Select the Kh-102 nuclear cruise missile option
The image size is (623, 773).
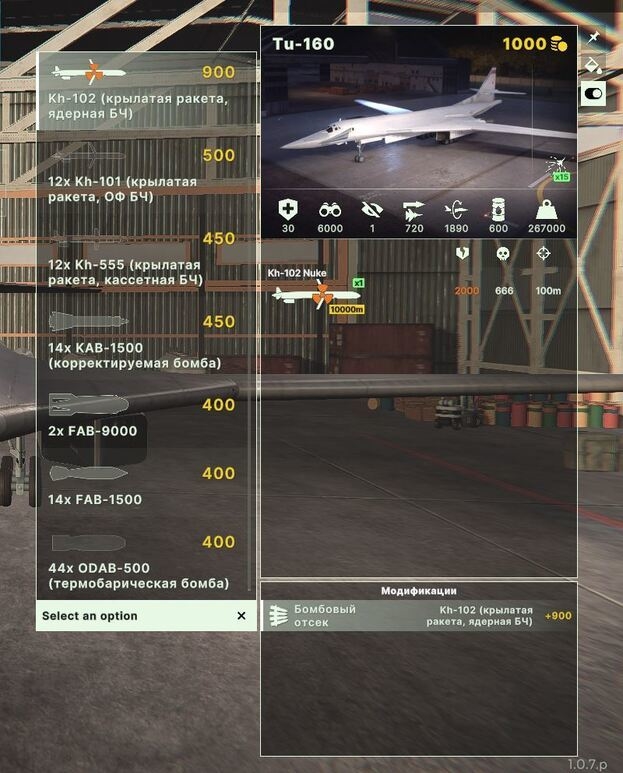tap(146, 90)
